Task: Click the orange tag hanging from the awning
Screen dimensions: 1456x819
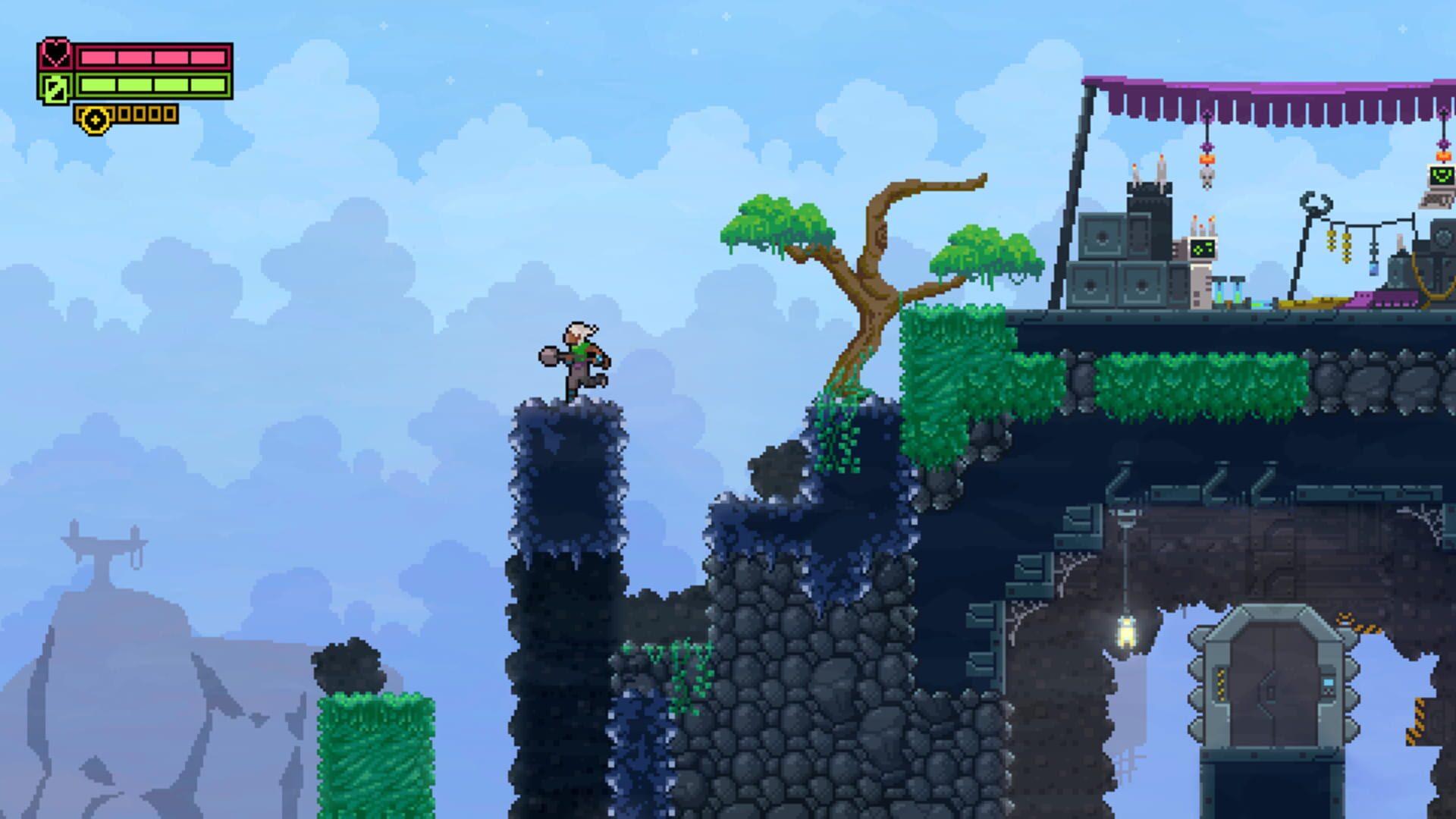Action: (1207, 158)
